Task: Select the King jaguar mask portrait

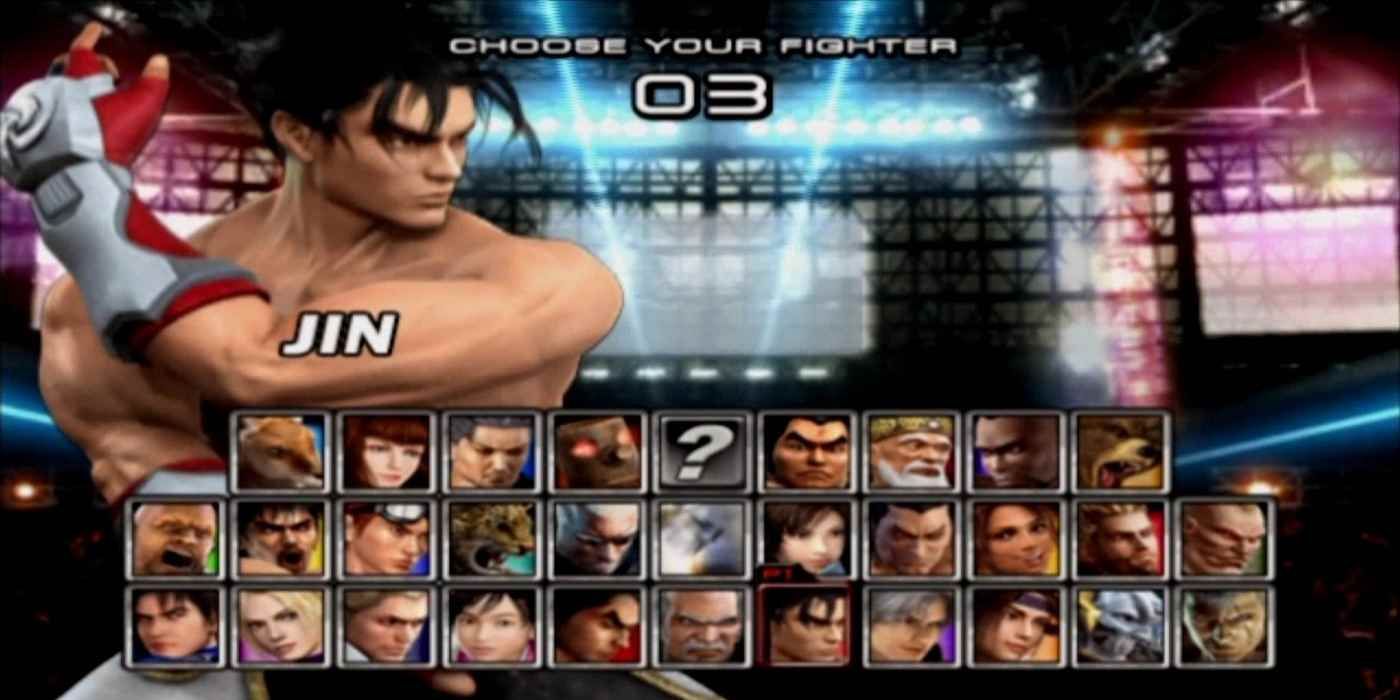Action: pyautogui.click(x=491, y=538)
